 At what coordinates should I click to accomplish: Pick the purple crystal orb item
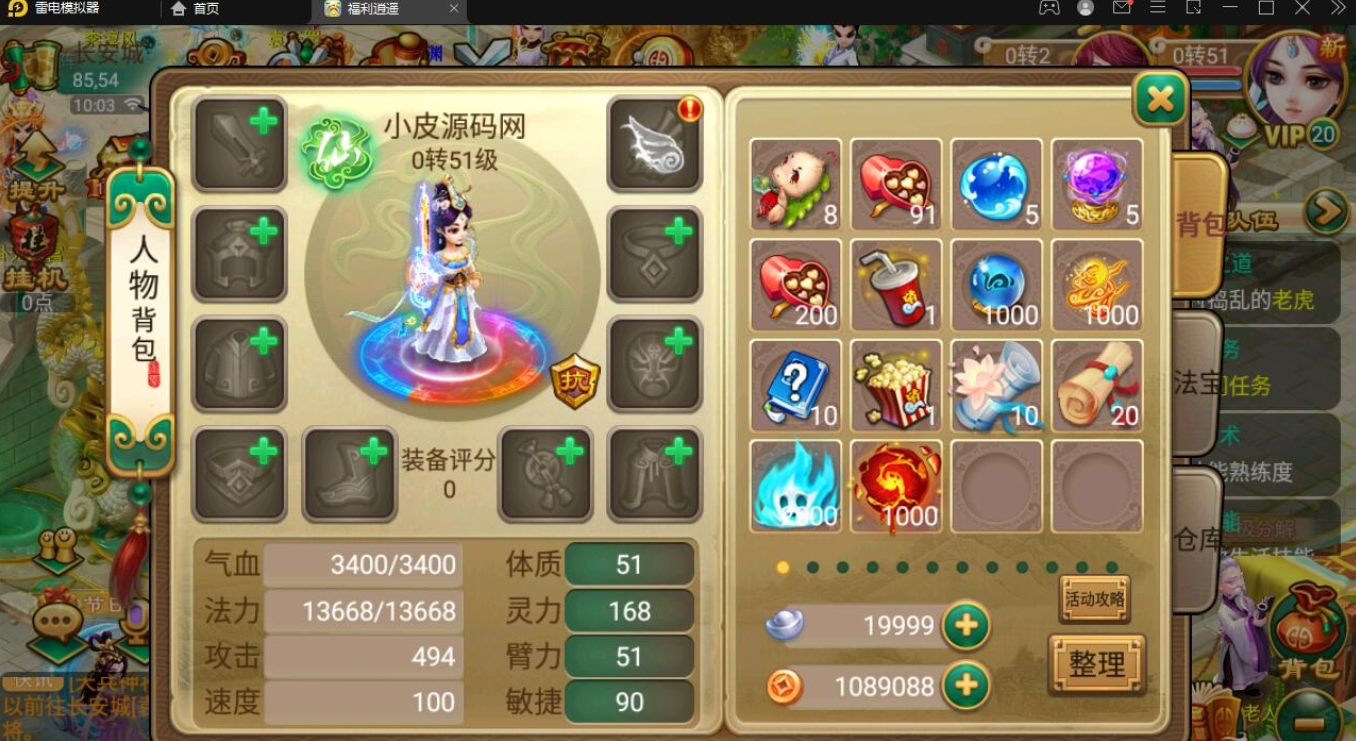(x=1096, y=185)
